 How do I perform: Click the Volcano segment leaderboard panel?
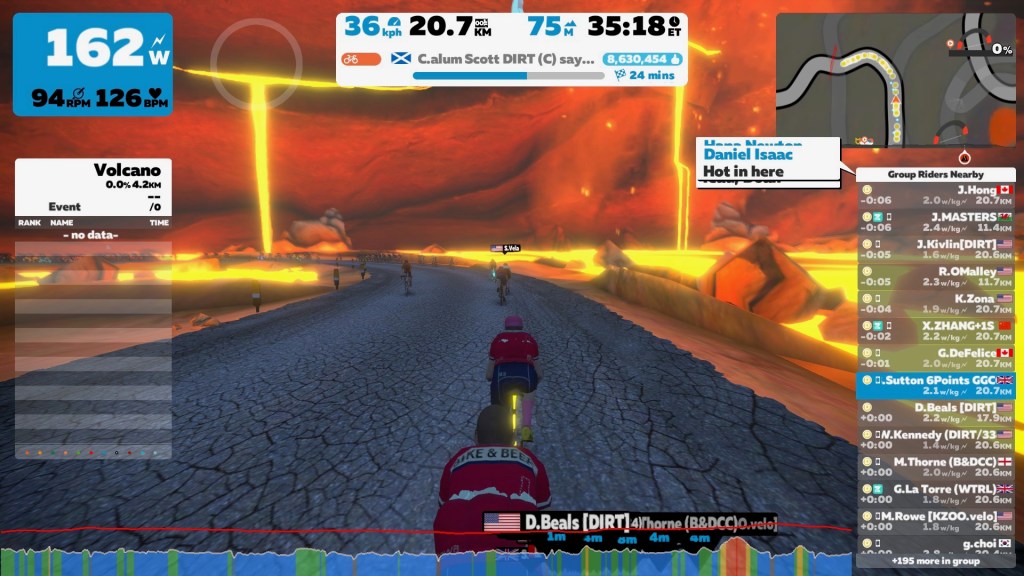93,308
